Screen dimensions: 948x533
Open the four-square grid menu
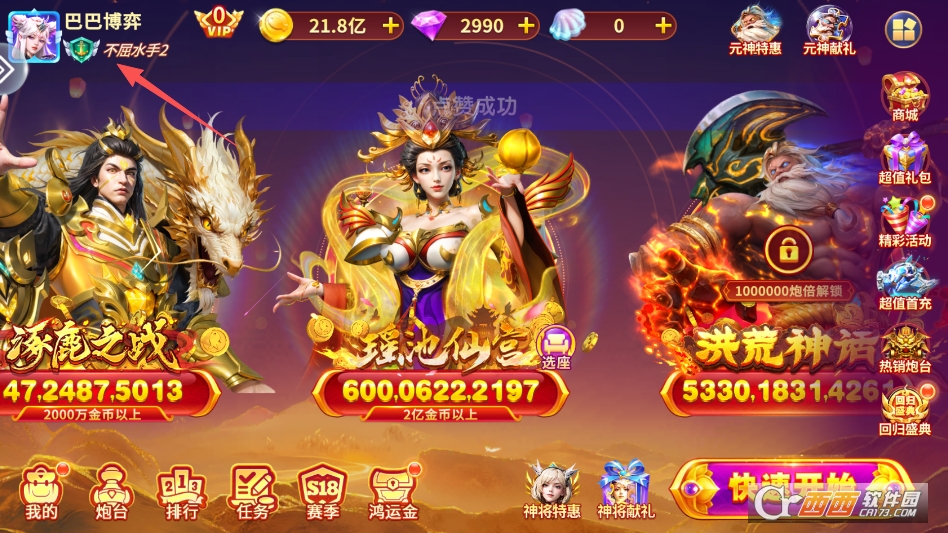(x=904, y=30)
